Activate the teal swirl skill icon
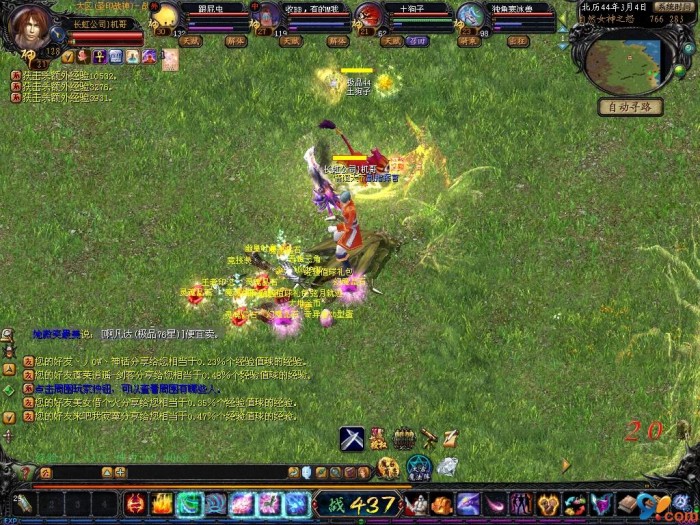700x525 pixels. click(189, 504)
